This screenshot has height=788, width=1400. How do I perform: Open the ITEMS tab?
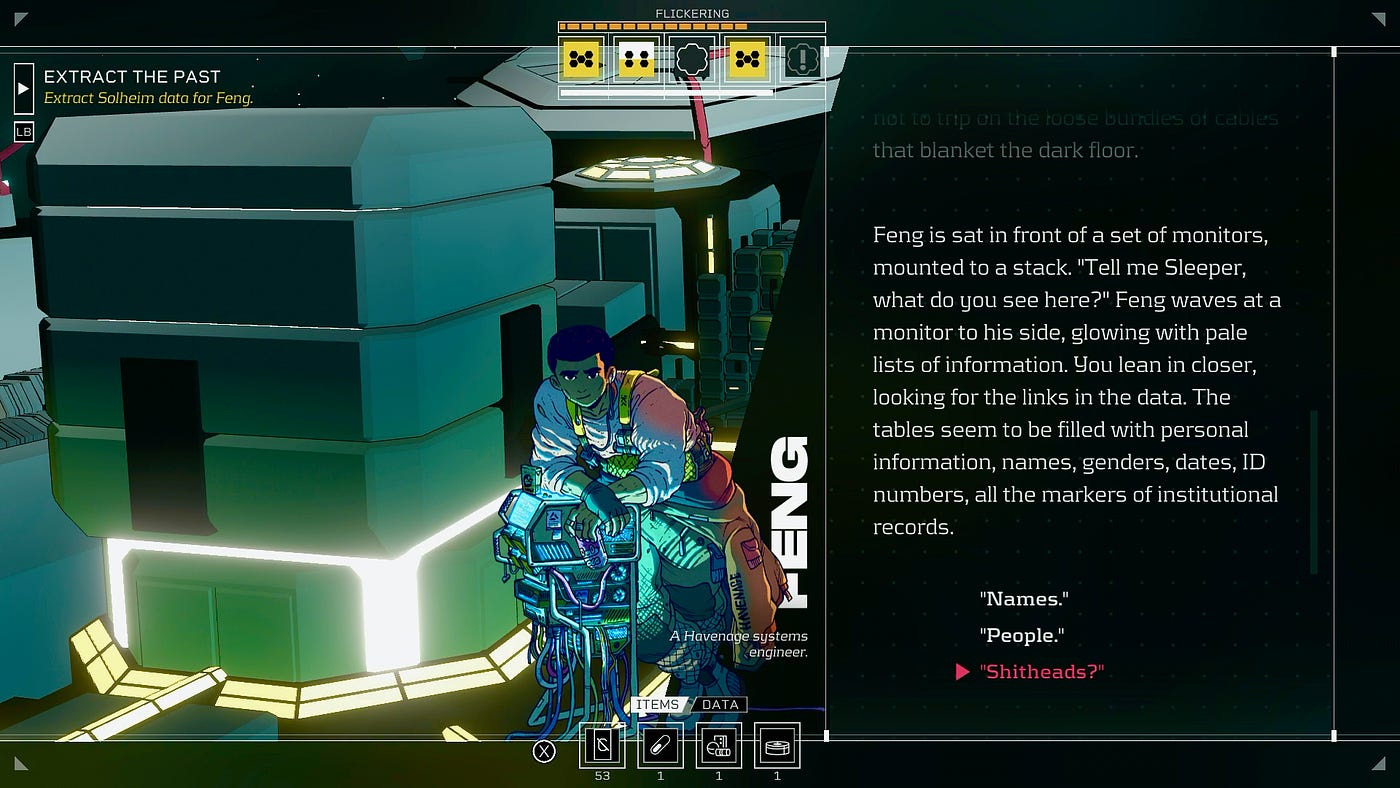point(657,705)
